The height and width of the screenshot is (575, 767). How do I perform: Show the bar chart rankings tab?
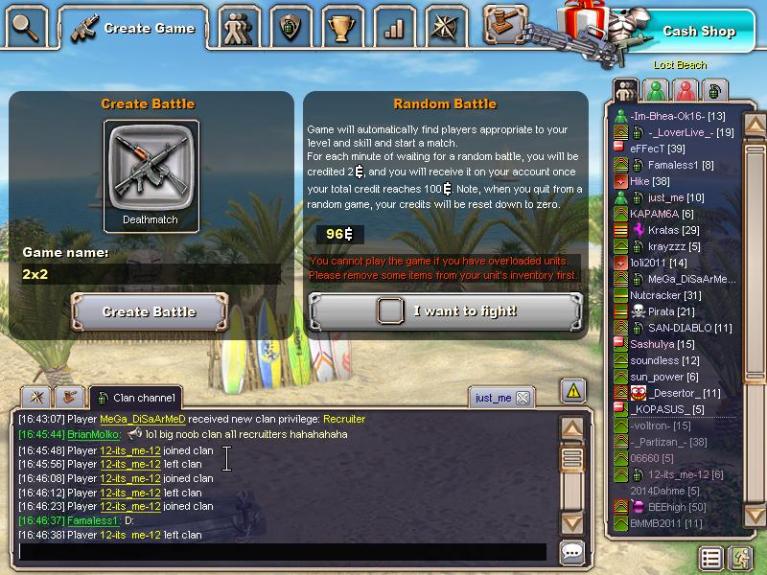tap(394, 28)
